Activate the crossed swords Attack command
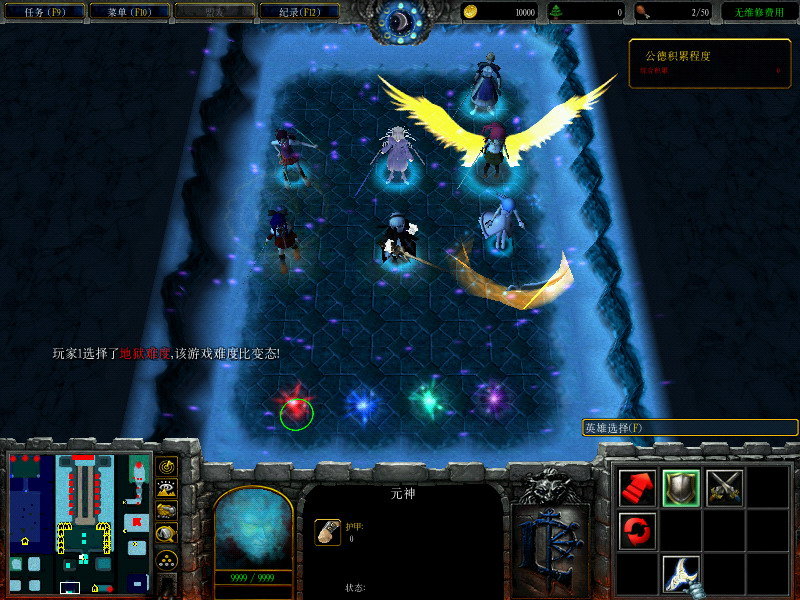 coord(724,487)
